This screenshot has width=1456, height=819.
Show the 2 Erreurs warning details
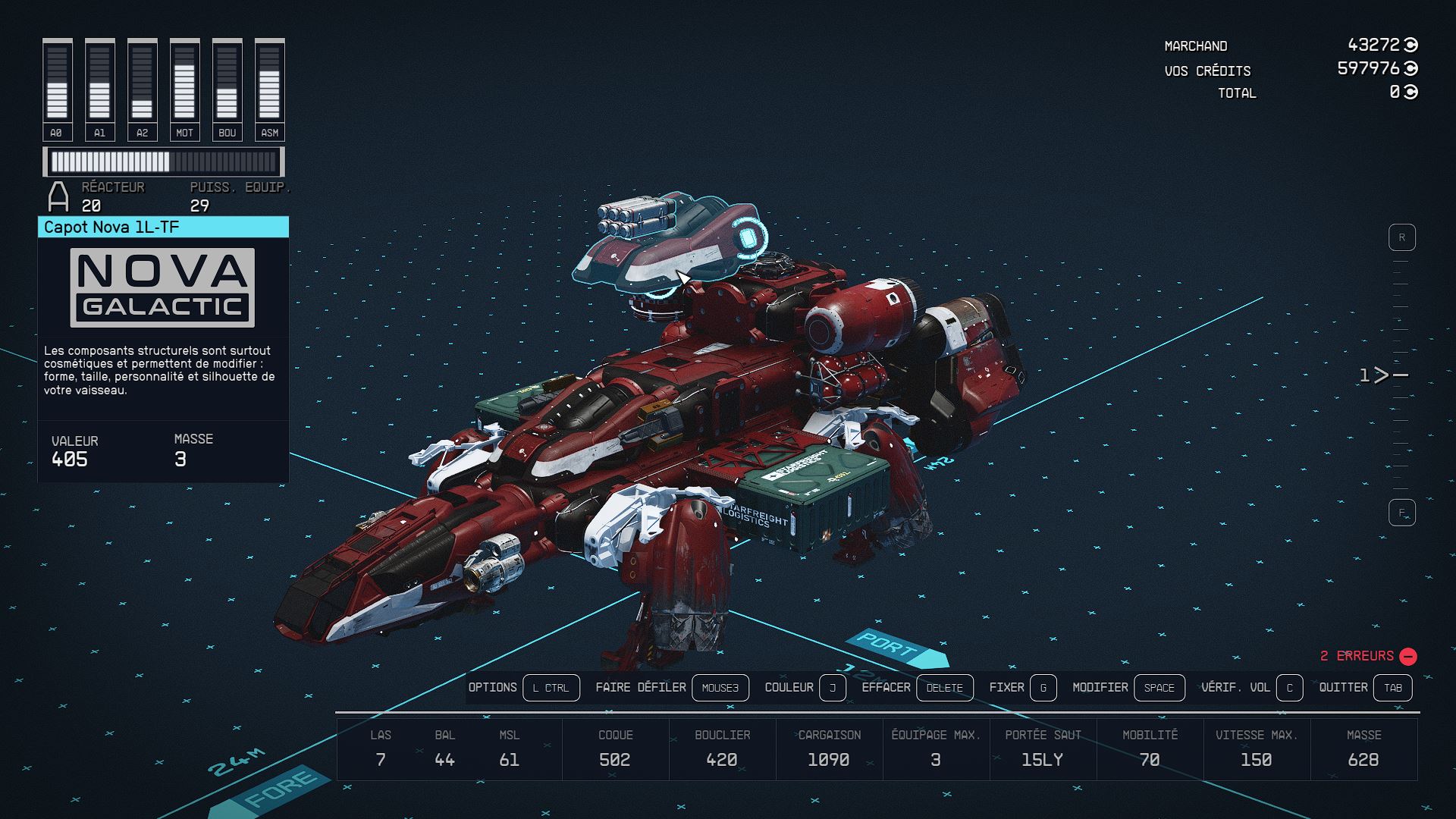point(1367,656)
